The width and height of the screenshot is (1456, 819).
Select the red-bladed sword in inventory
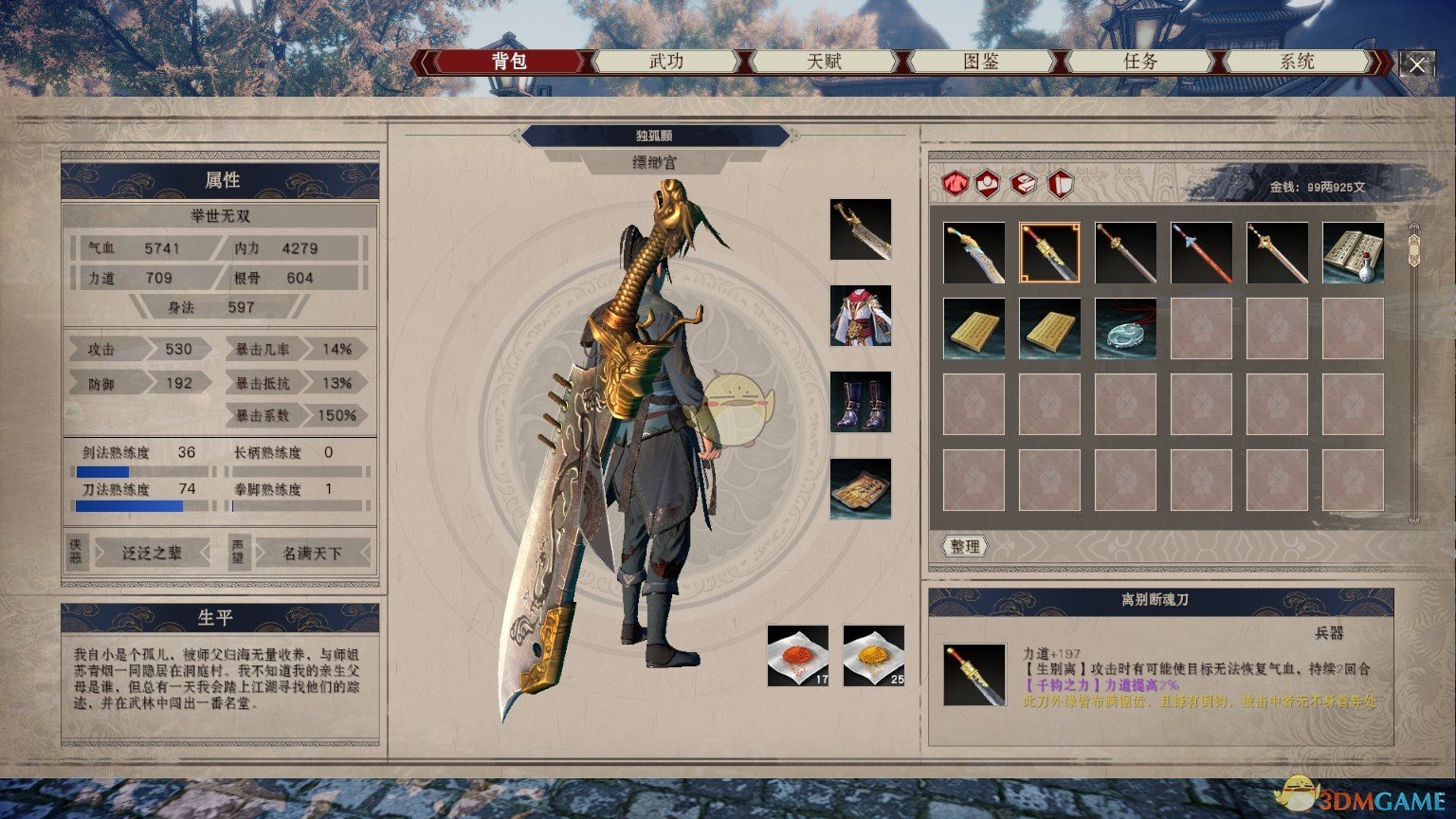(1201, 253)
